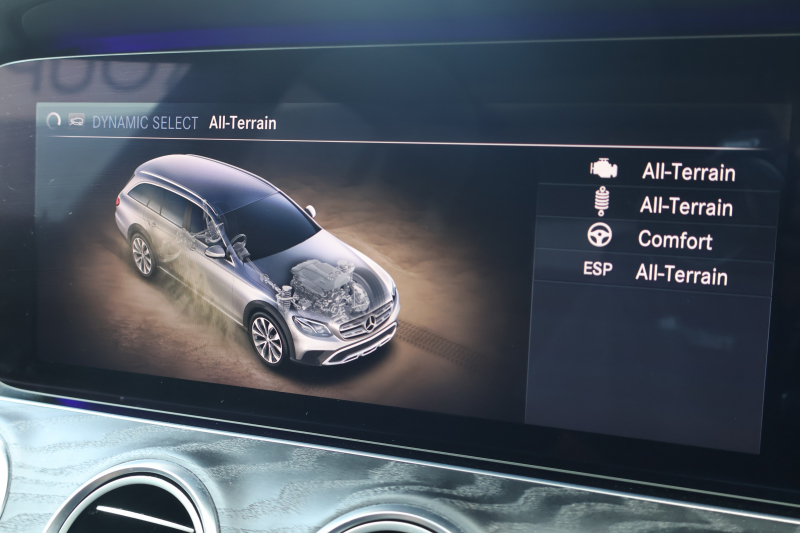This screenshot has height=533, width=800.
Task: Click the DYNAMIC SELECT header label
Action: tap(146, 123)
